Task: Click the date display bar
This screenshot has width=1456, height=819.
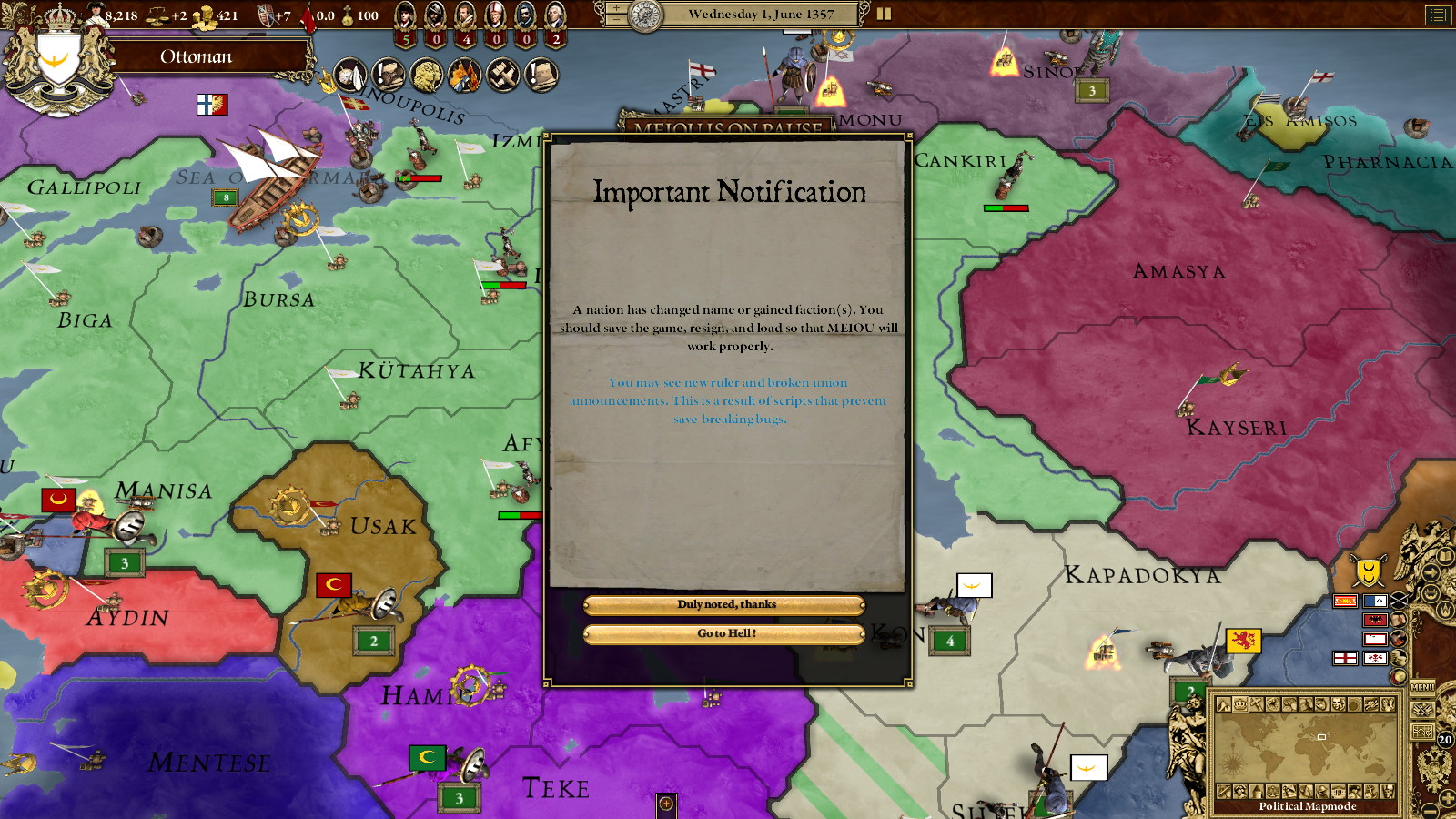Action: [759, 14]
